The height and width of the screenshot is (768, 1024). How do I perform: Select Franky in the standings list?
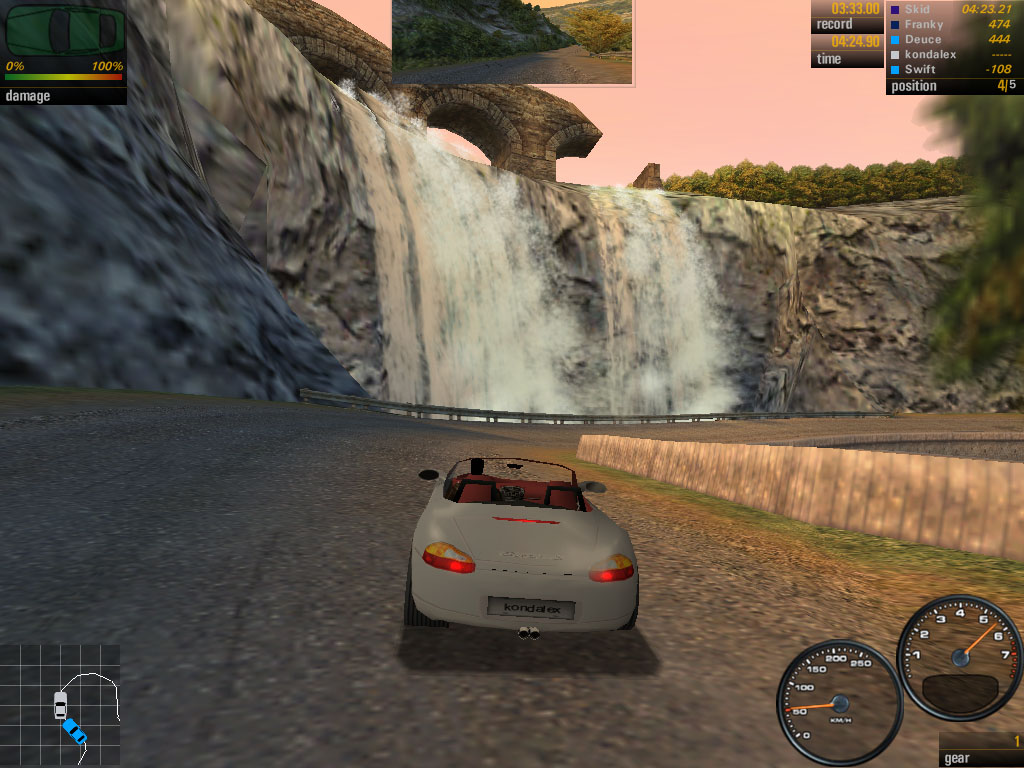pyautogui.click(x=923, y=25)
